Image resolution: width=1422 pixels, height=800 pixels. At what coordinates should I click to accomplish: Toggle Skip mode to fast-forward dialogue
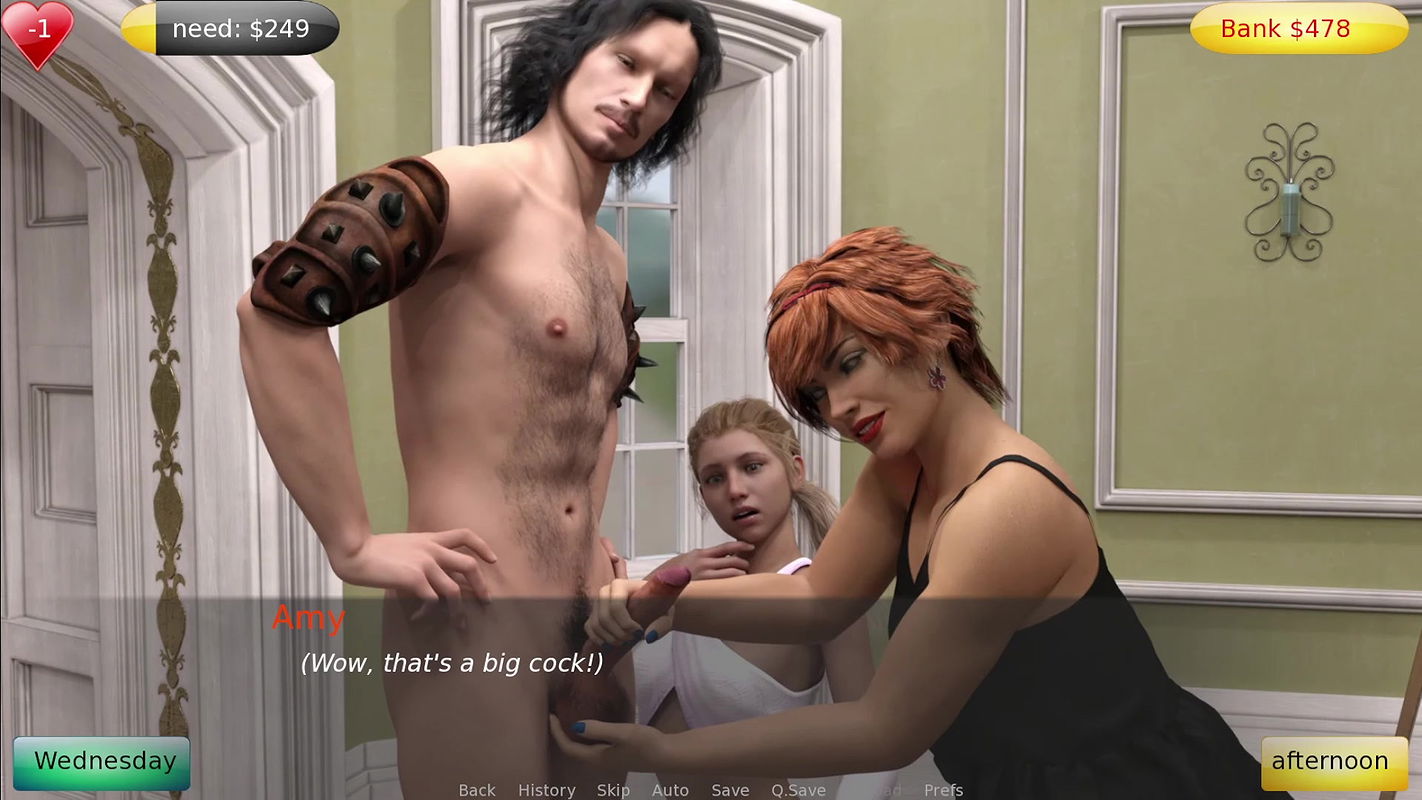coord(614,789)
